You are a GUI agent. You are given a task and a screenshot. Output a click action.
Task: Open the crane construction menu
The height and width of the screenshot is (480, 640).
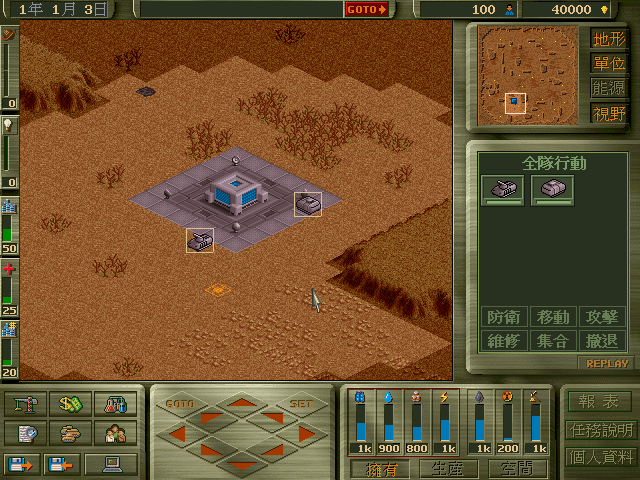pos(27,405)
